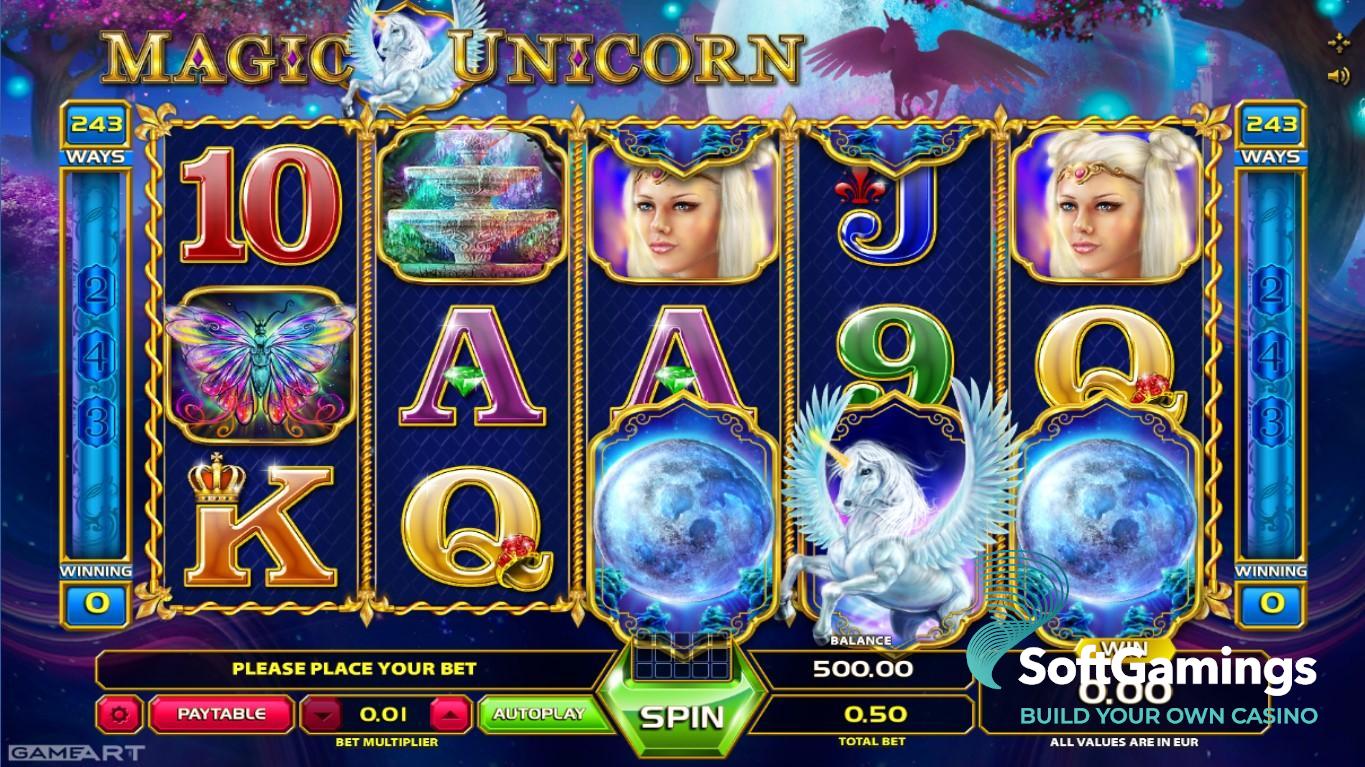This screenshot has height=767, width=1365.
Task: Spin the reels with the green SPIN button
Action: [681, 716]
